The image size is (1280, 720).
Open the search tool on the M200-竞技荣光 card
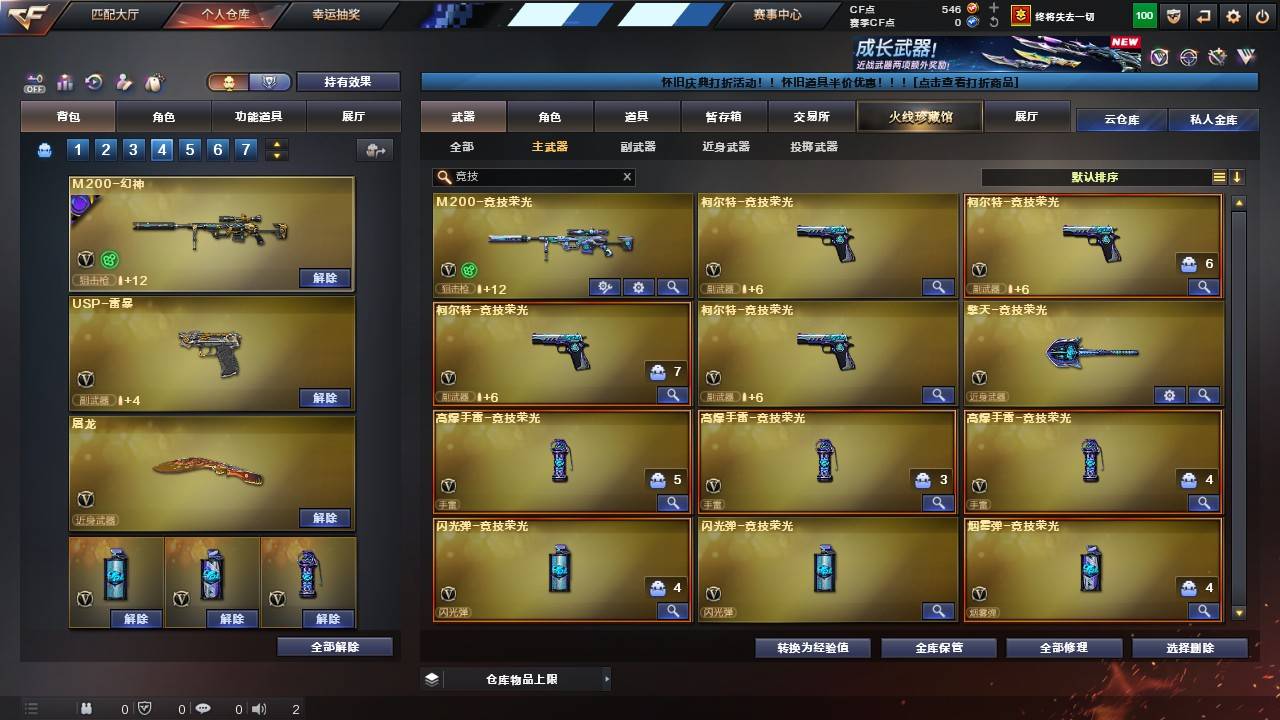tap(672, 287)
